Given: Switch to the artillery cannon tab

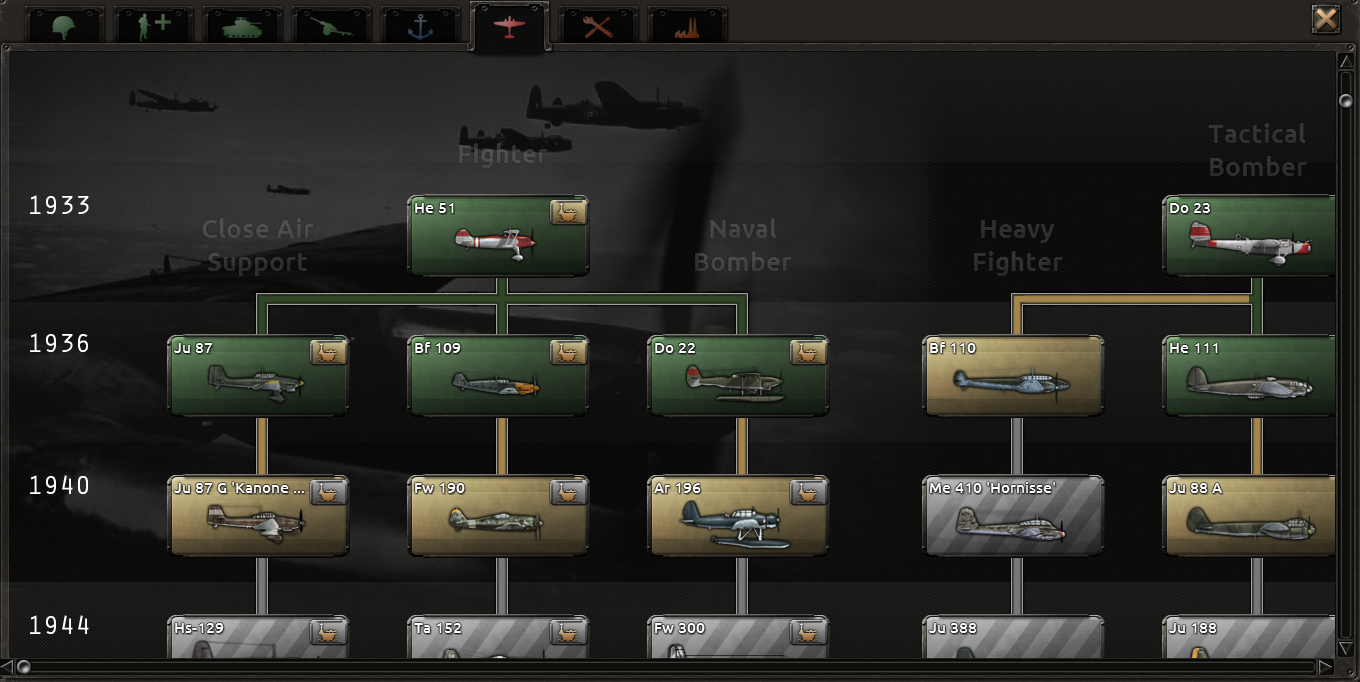Looking at the screenshot, I should click(x=331, y=25).
